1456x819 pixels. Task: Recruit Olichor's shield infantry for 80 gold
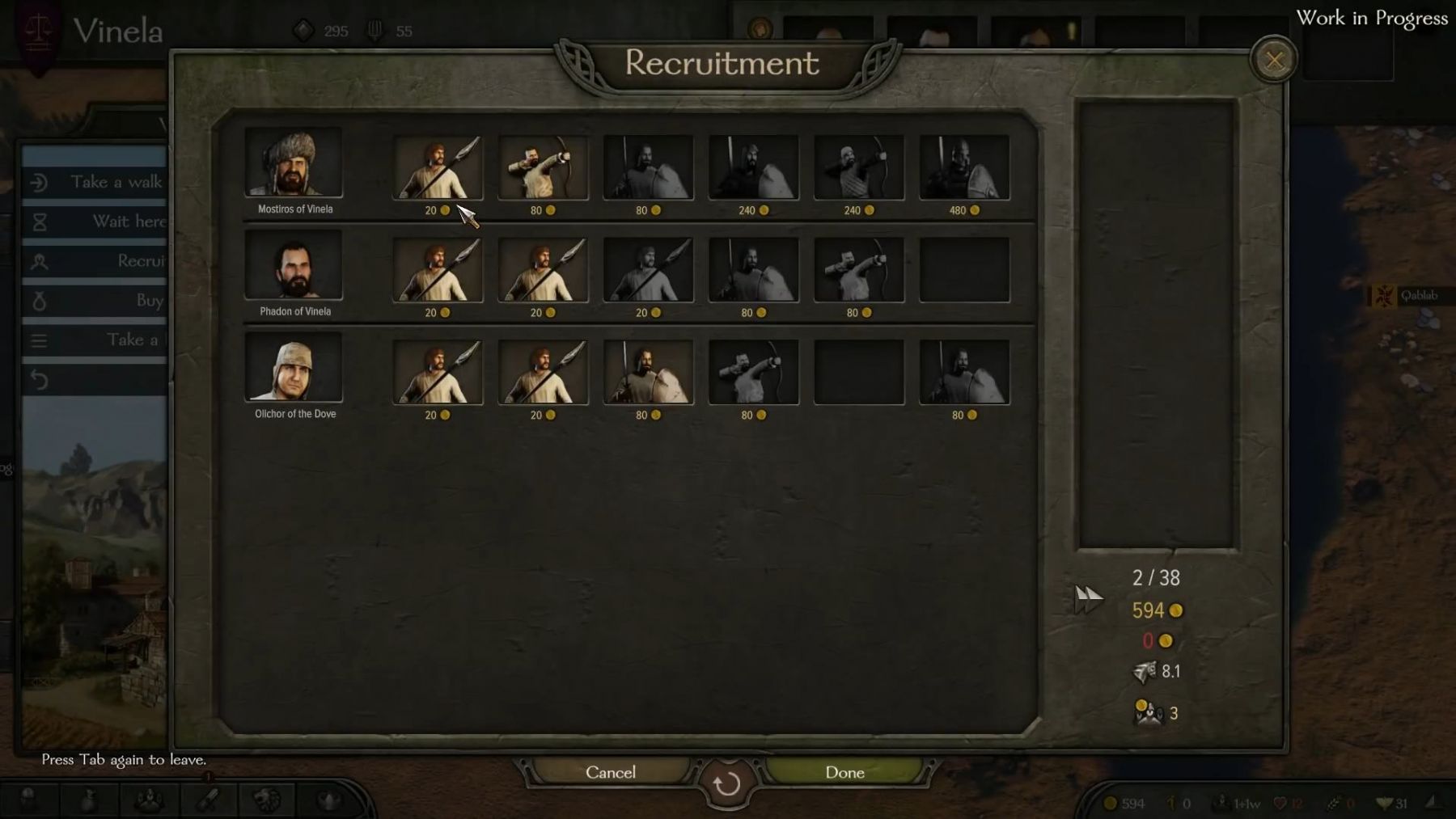tap(648, 372)
